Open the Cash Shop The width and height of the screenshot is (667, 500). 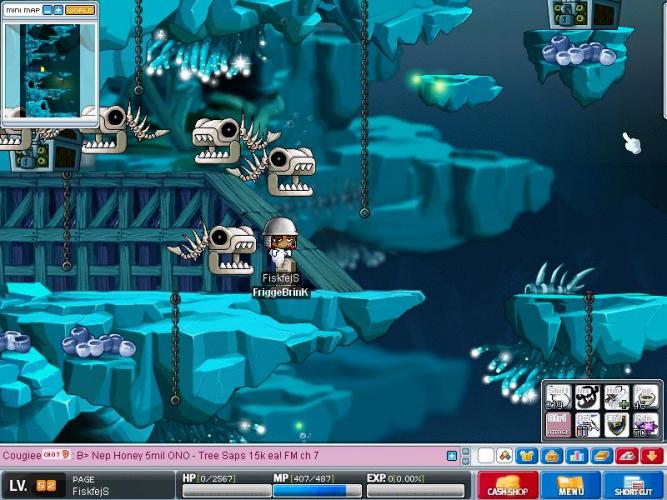pyautogui.click(x=507, y=487)
